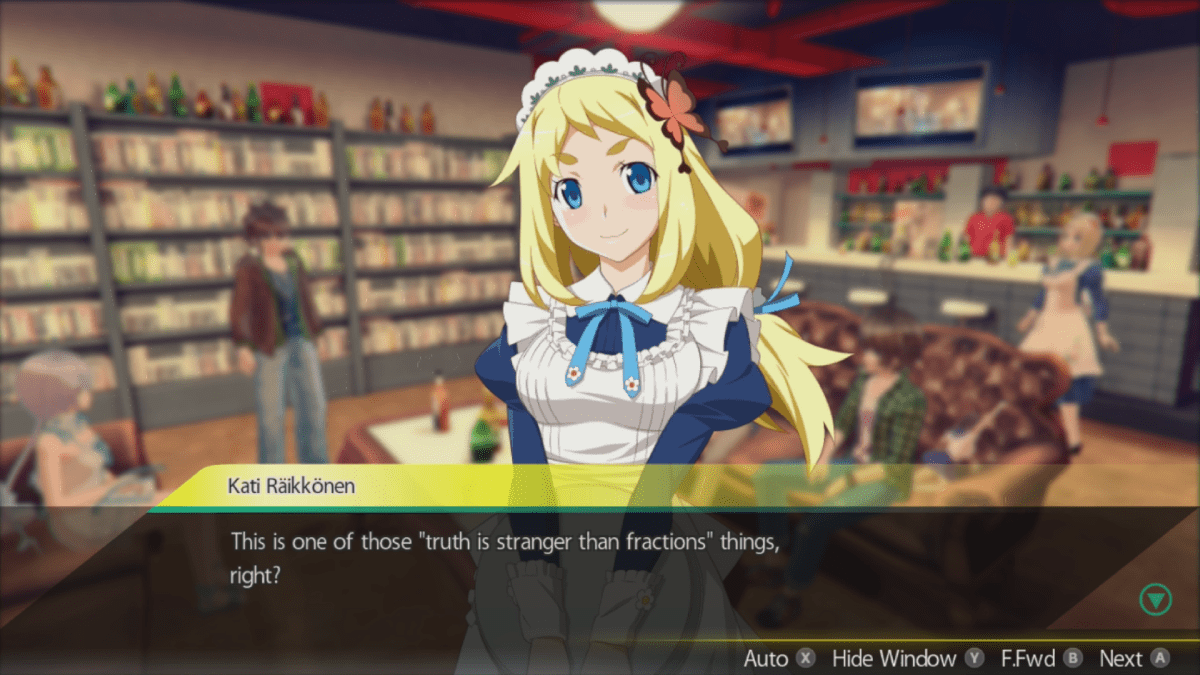The height and width of the screenshot is (675, 1200).
Task: Select the Hide Window option
Action: [907, 658]
